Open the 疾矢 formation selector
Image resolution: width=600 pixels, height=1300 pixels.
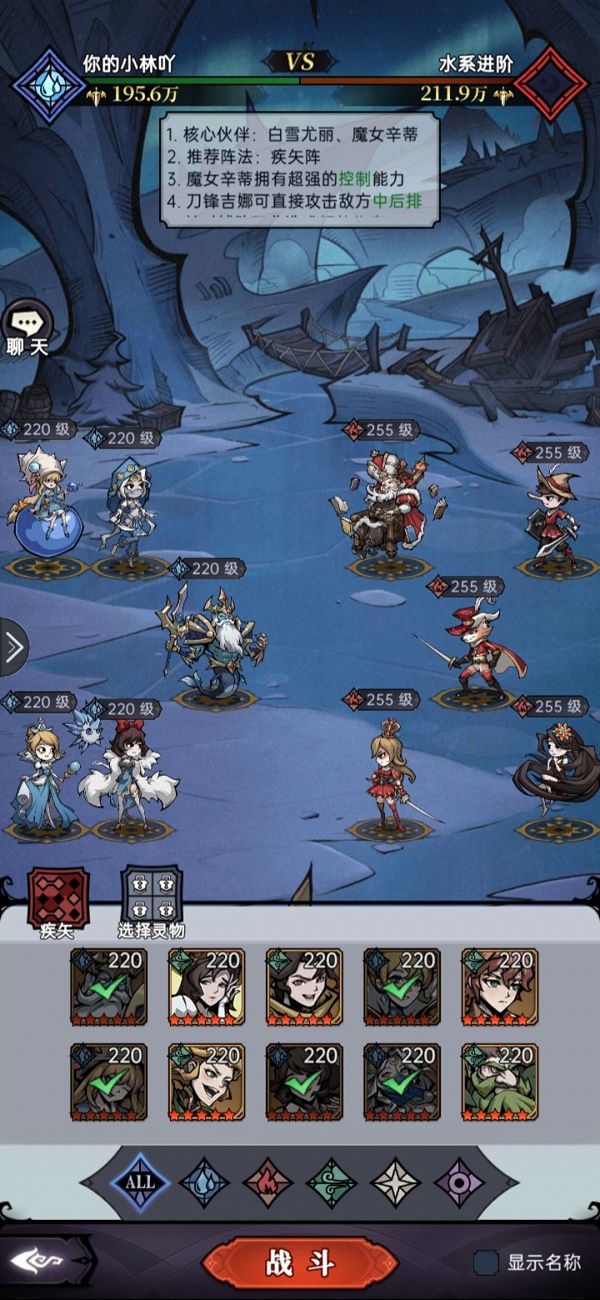coord(58,899)
